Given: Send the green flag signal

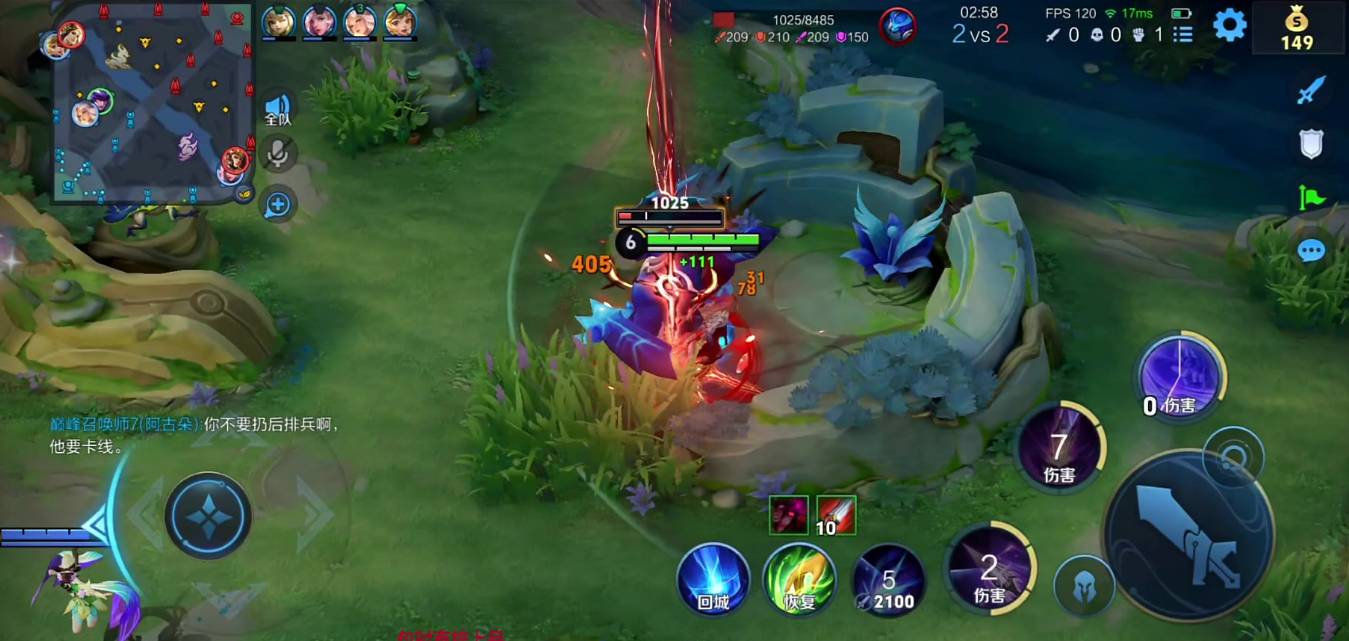Looking at the screenshot, I should pos(1310,198).
